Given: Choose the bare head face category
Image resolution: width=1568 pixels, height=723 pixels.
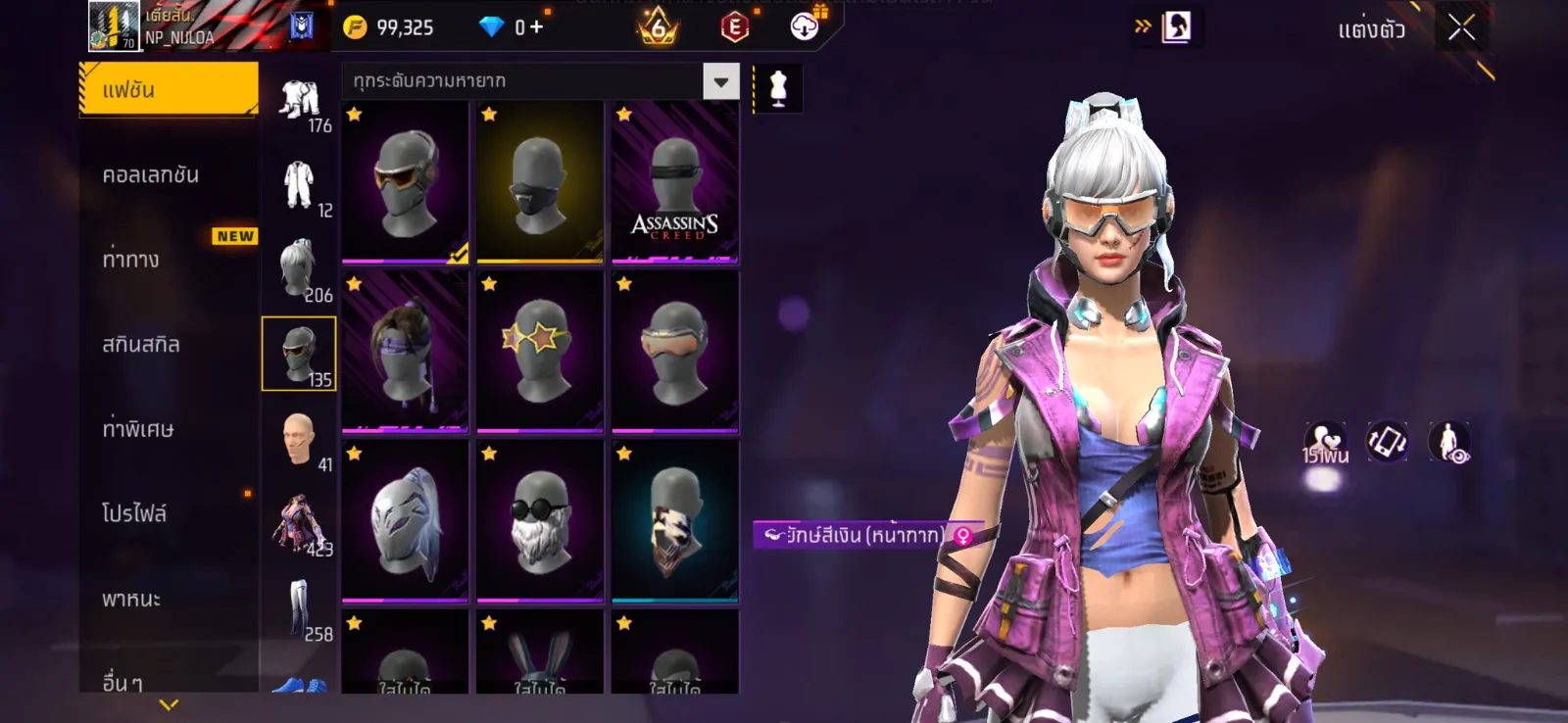Looking at the screenshot, I should [299, 439].
